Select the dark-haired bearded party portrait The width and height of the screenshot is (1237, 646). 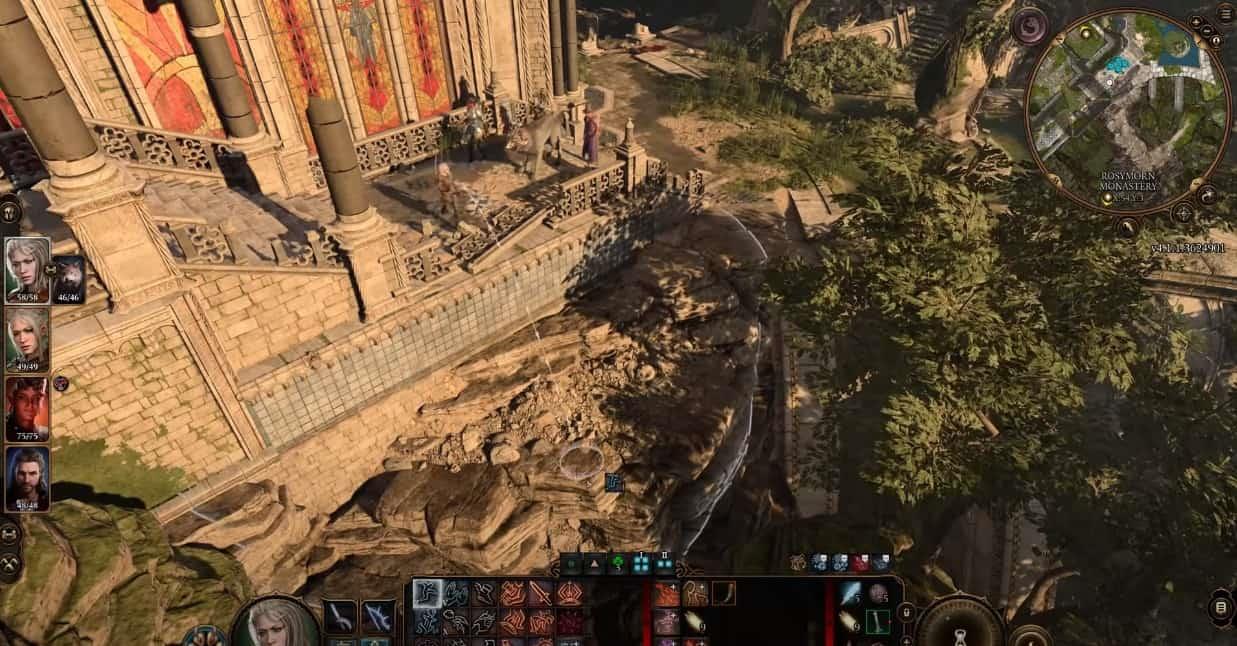click(27, 478)
